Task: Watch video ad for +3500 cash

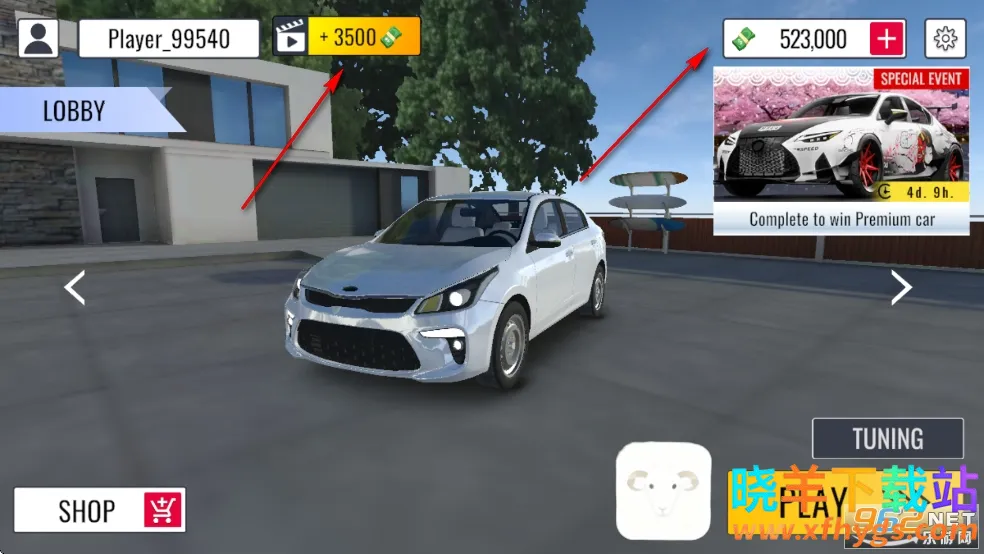Action: pos(347,38)
